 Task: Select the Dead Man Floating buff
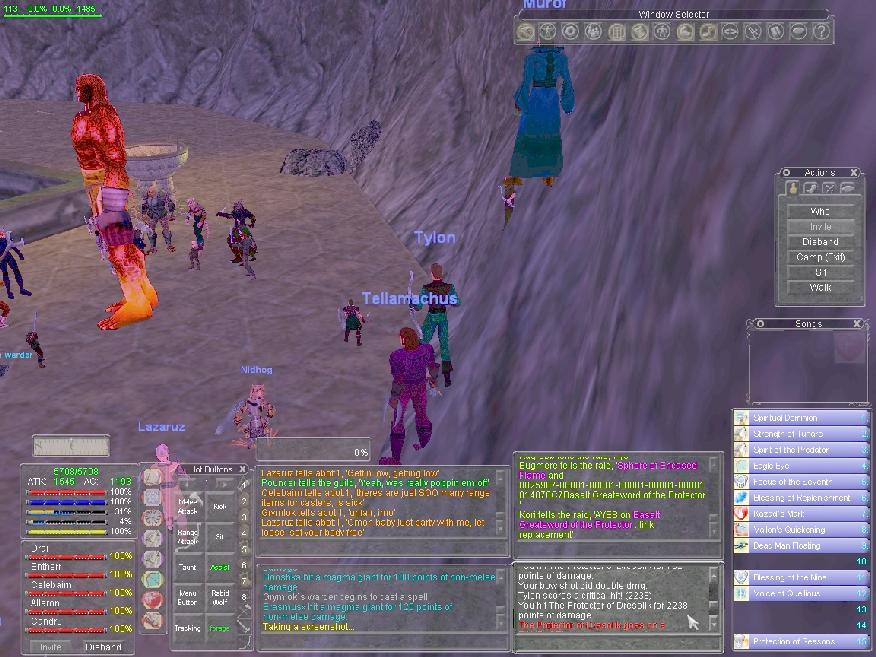(798, 546)
